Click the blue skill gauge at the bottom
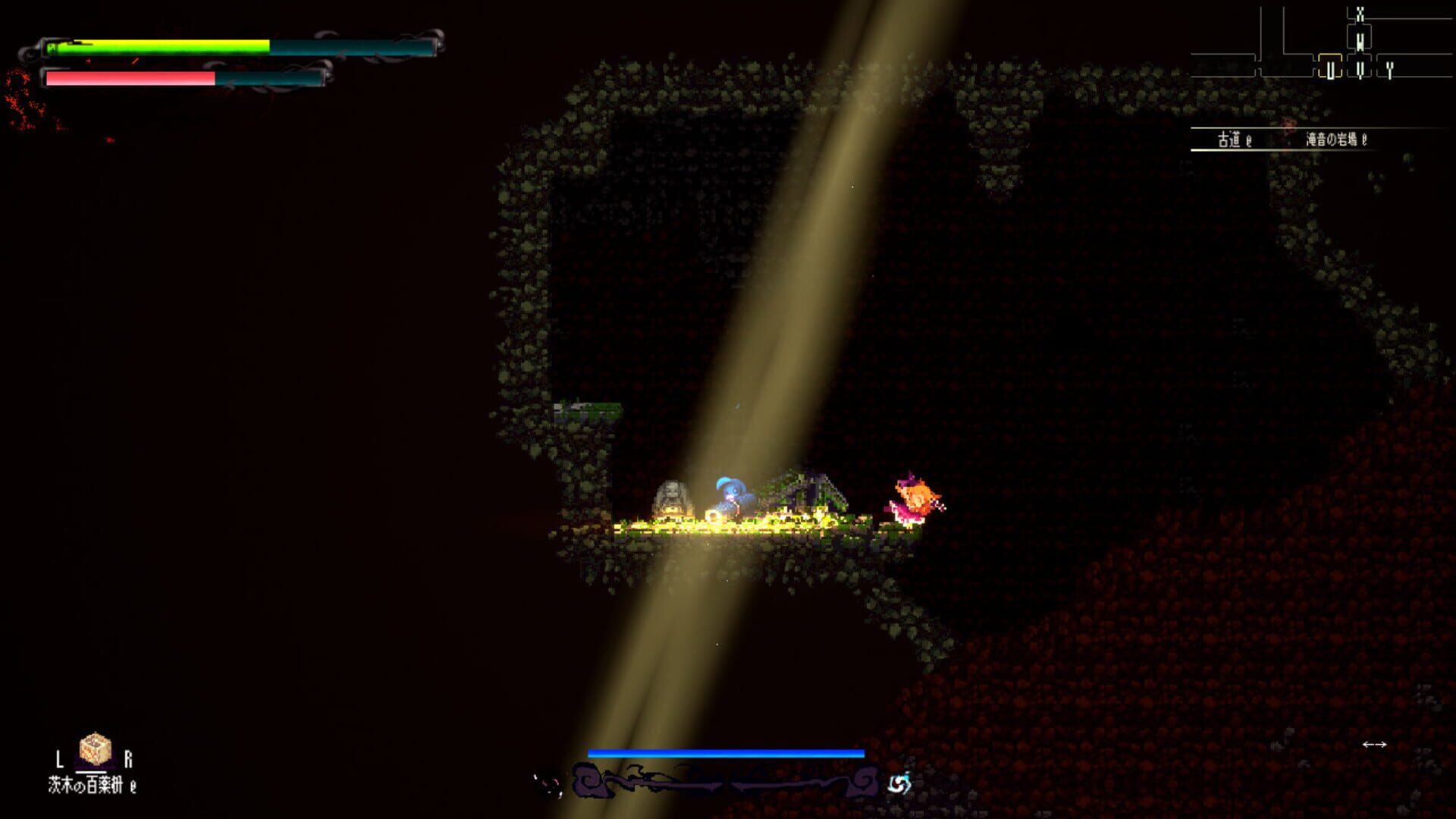Image resolution: width=1456 pixels, height=819 pixels. coord(726,755)
